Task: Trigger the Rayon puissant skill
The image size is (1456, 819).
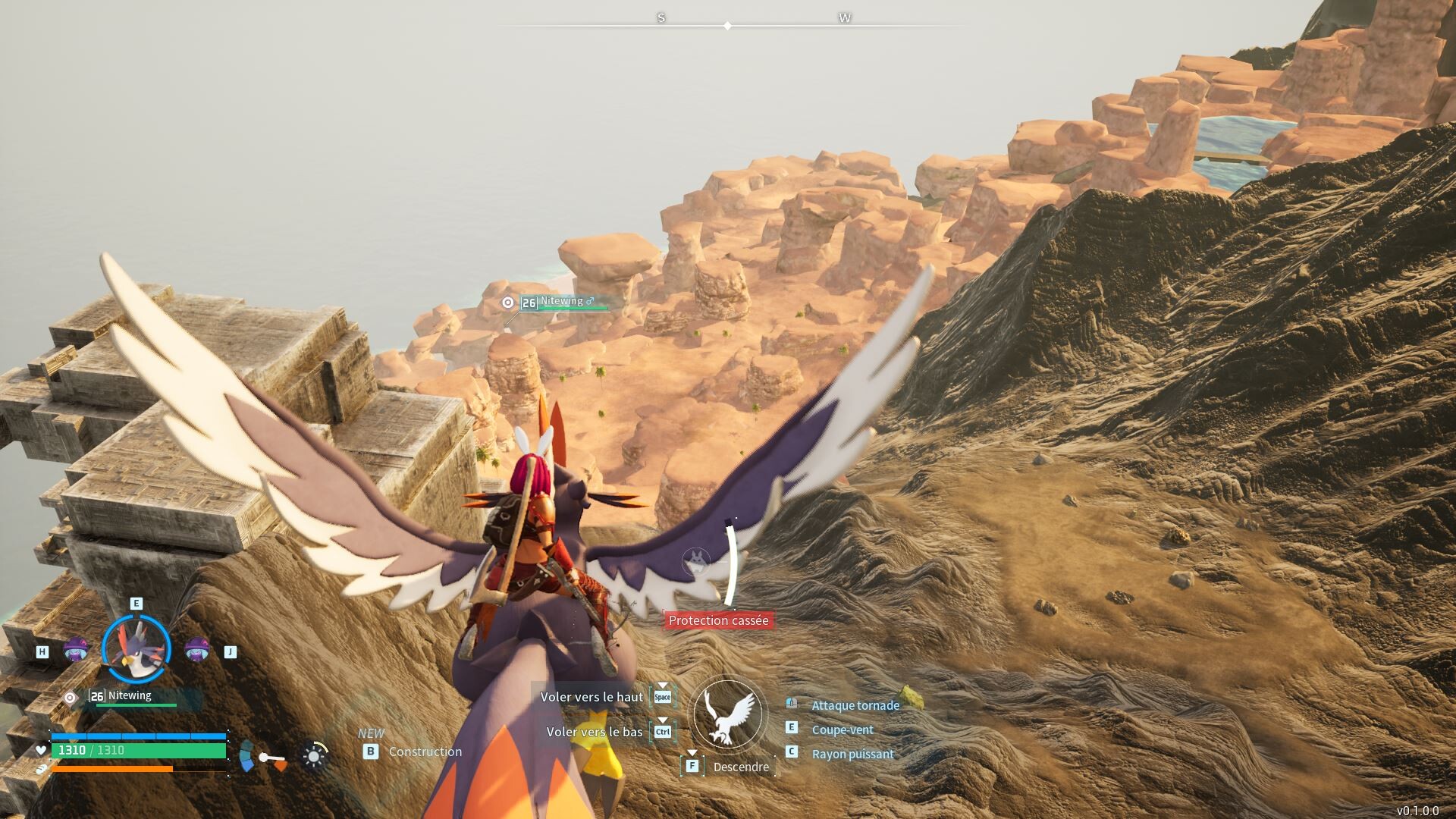Action: 852,754
